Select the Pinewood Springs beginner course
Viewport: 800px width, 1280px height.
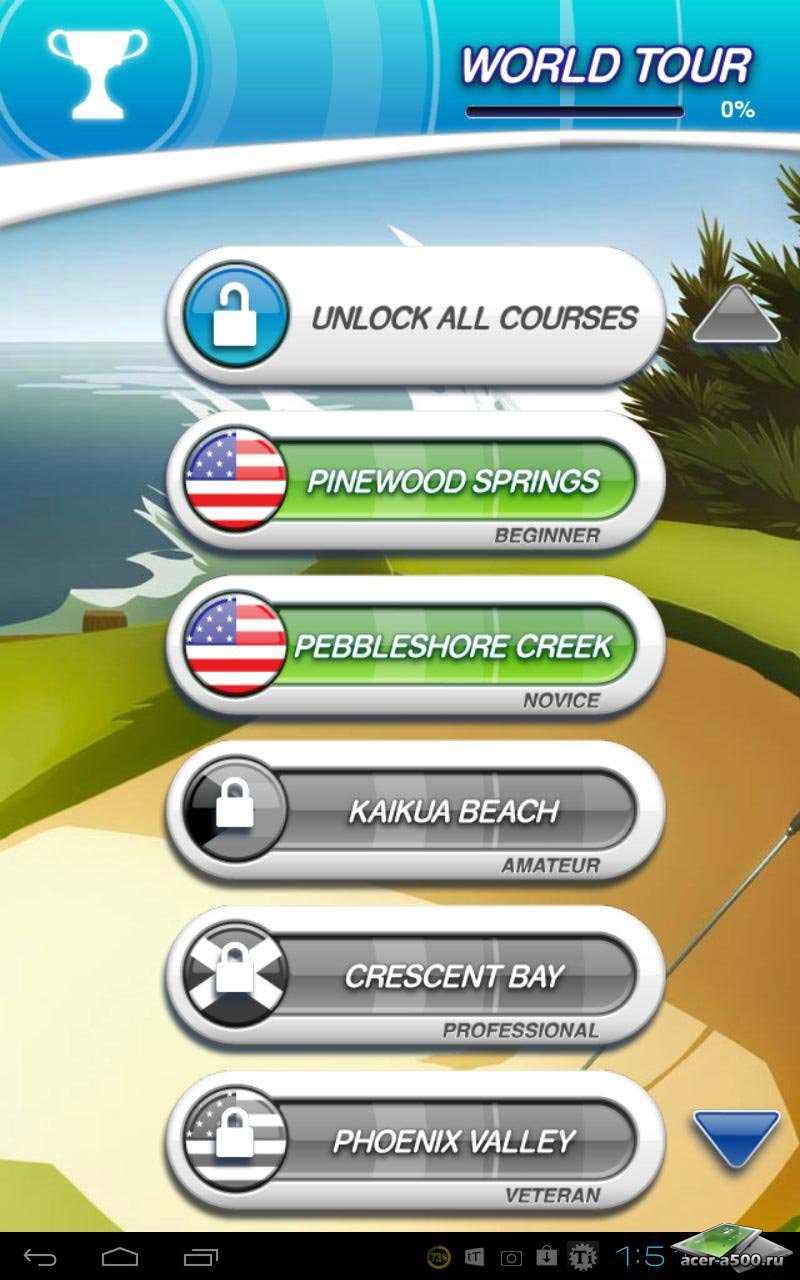(x=415, y=483)
